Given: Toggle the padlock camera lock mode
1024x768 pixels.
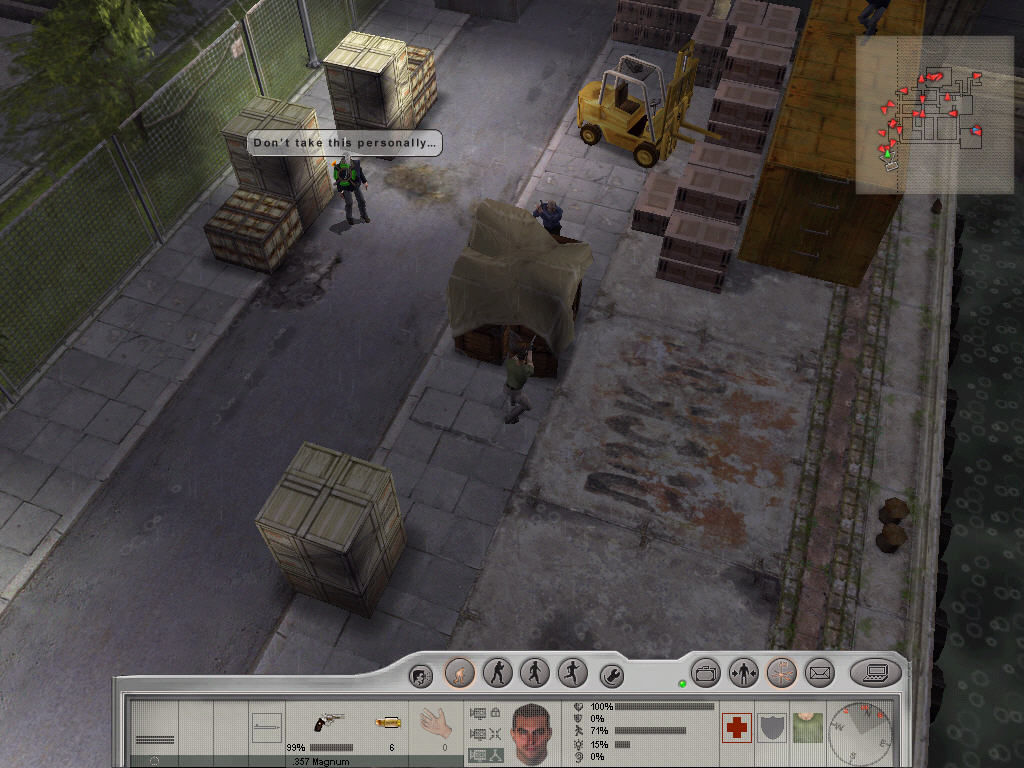Looking at the screenshot, I should [495, 711].
